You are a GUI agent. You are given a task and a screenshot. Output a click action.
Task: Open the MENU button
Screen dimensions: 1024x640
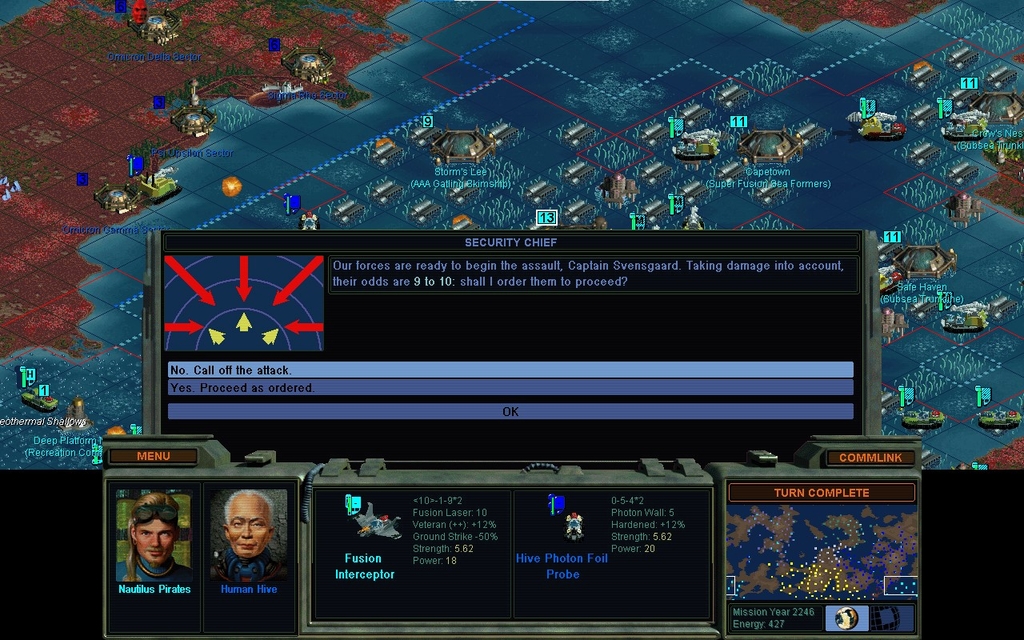(153, 457)
